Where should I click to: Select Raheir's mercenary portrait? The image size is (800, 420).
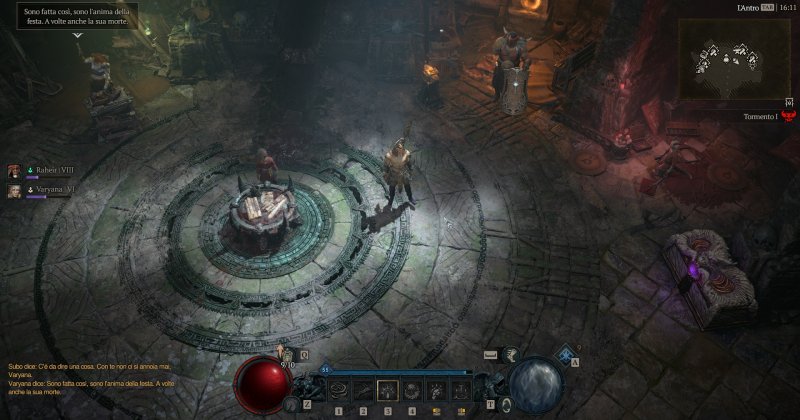pyautogui.click(x=15, y=171)
